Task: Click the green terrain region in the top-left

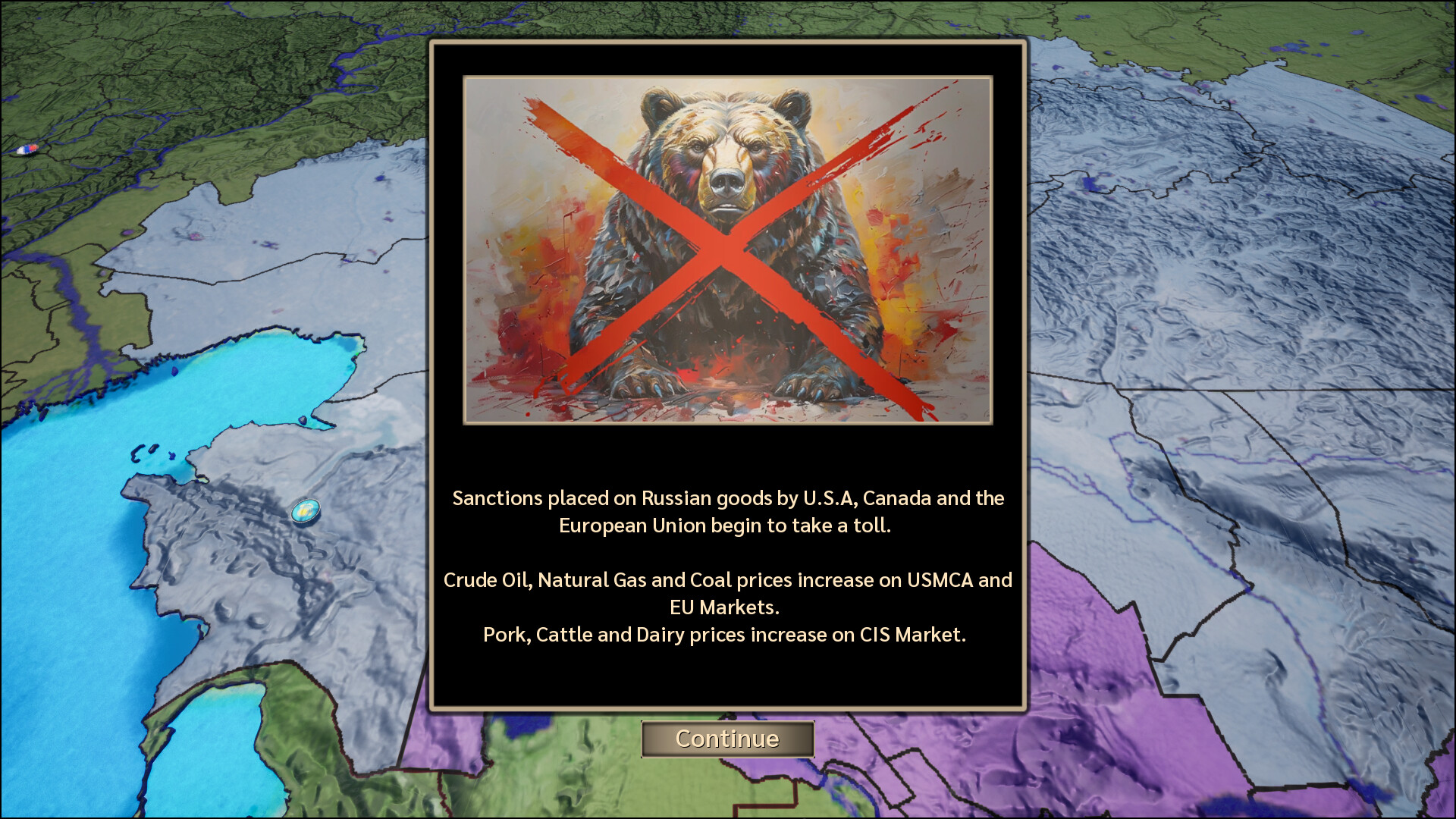Action: (152, 91)
